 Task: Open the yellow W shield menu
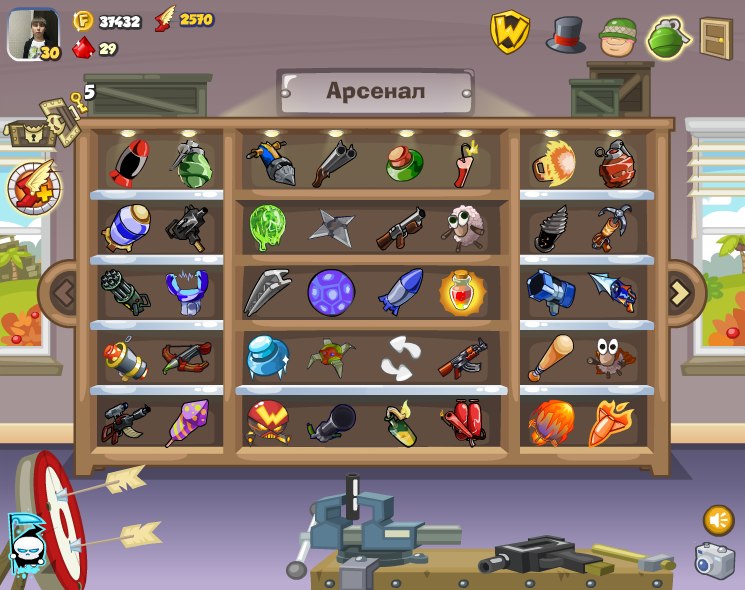pyautogui.click(x=510, y=33)
